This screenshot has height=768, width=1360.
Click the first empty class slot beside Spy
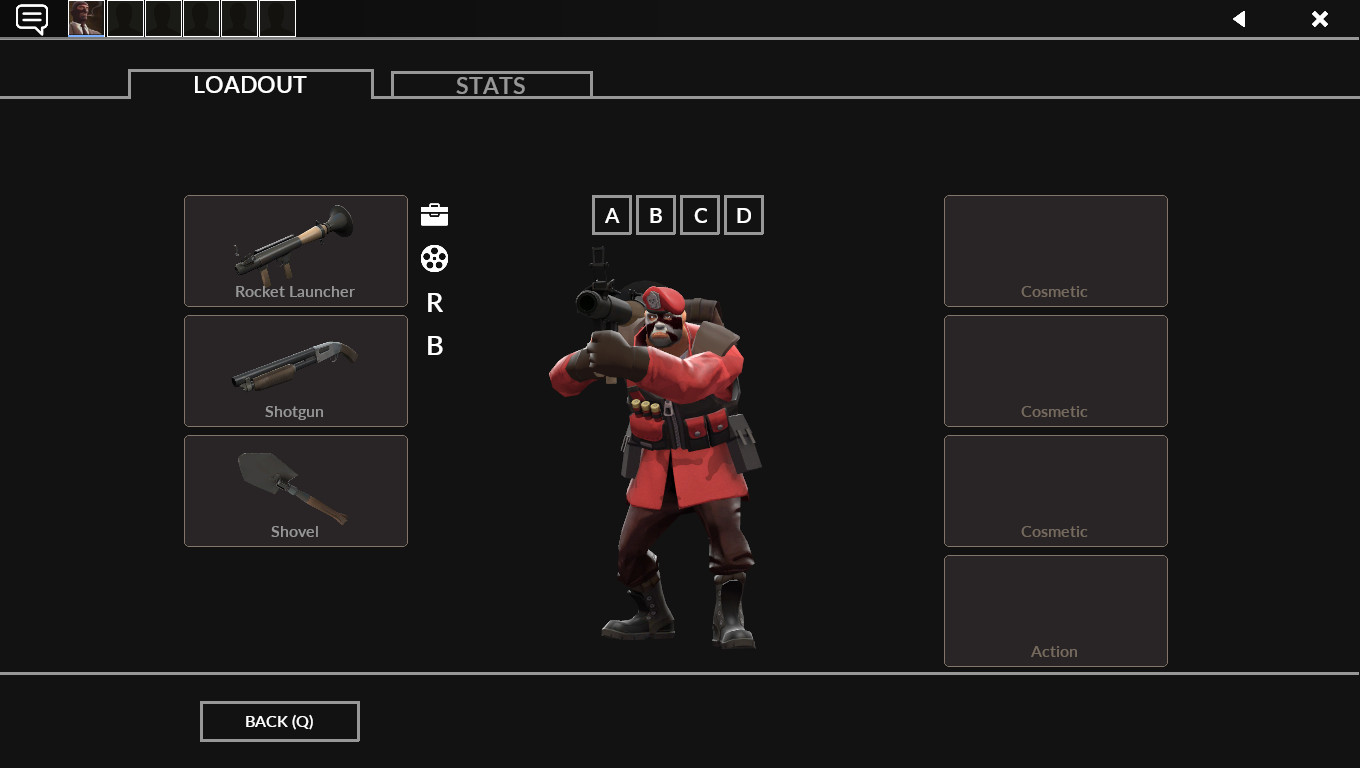[x=124, y=18]
